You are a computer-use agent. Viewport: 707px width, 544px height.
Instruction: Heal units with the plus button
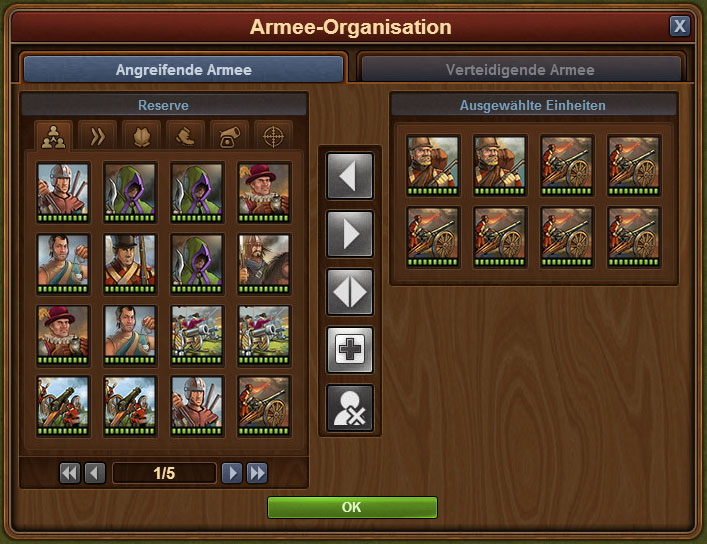(350, 351)
